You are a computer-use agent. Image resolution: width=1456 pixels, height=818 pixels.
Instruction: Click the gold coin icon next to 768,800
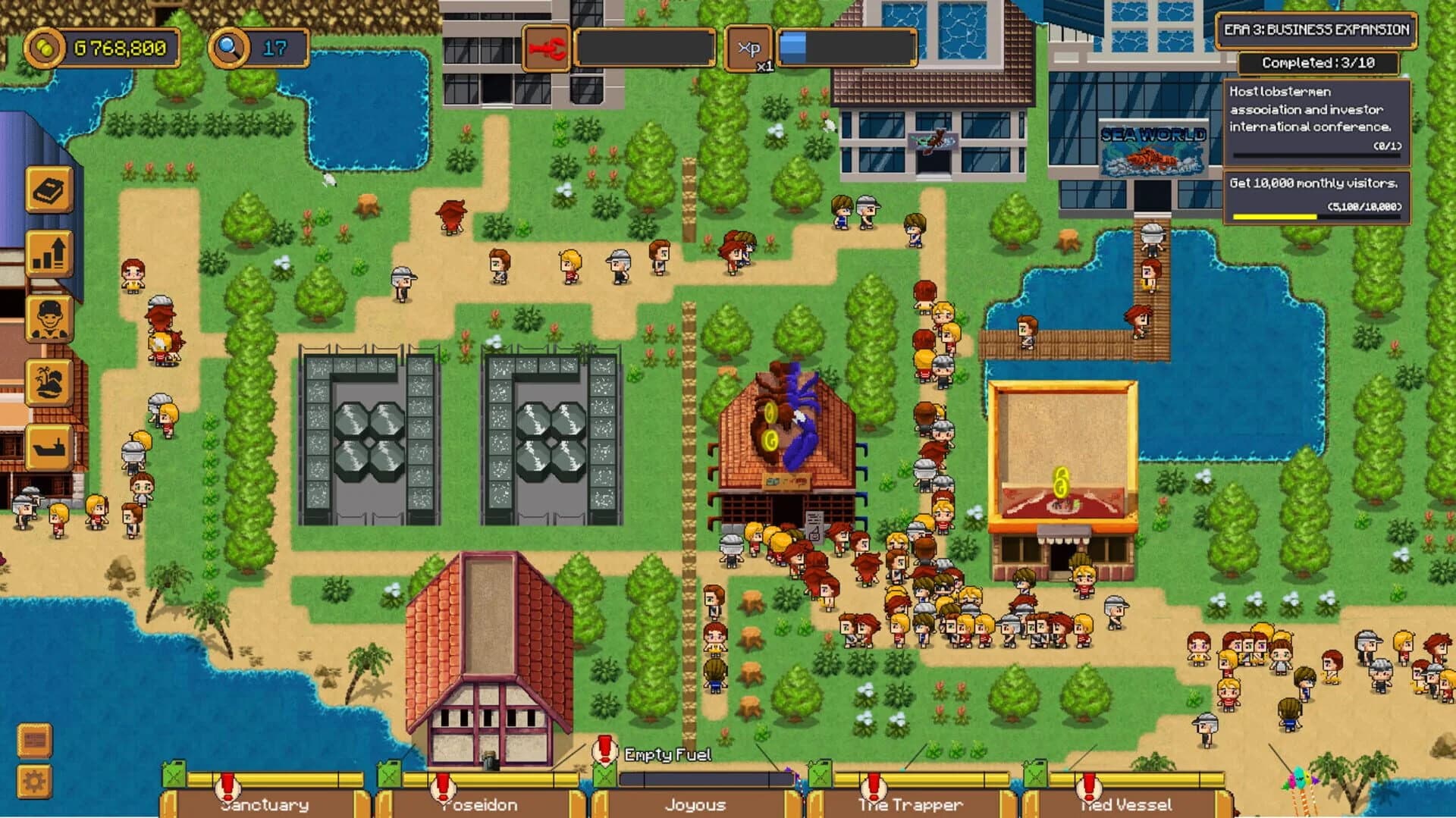47,46
